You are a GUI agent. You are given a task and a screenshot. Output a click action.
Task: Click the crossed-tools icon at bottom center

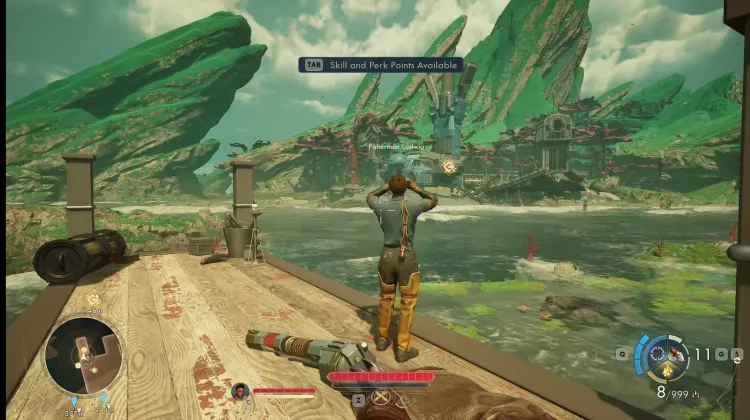coord(381,398)
